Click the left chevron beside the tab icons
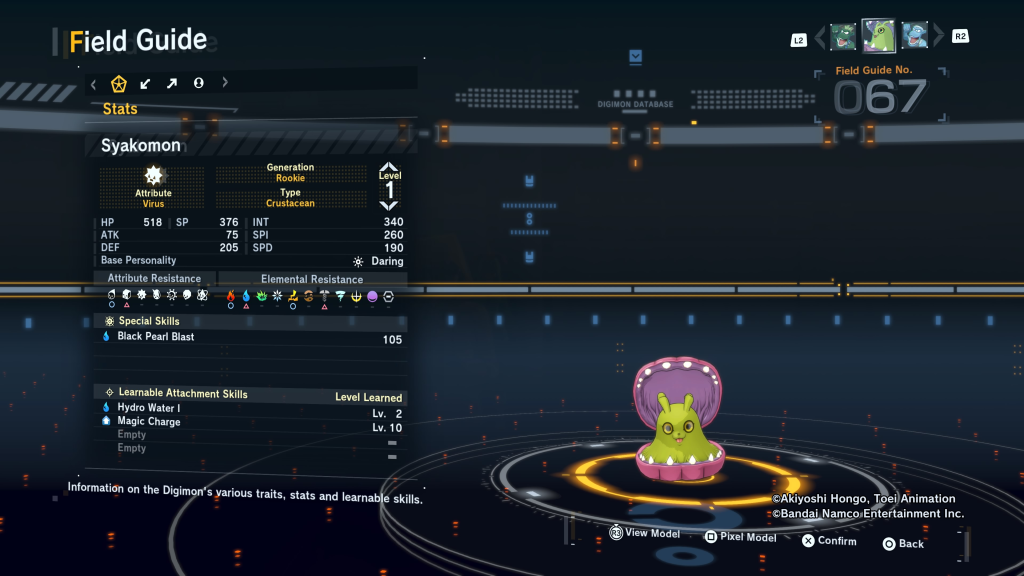The width and height of the screenshot is (1024, 576). tap(93, 83)
